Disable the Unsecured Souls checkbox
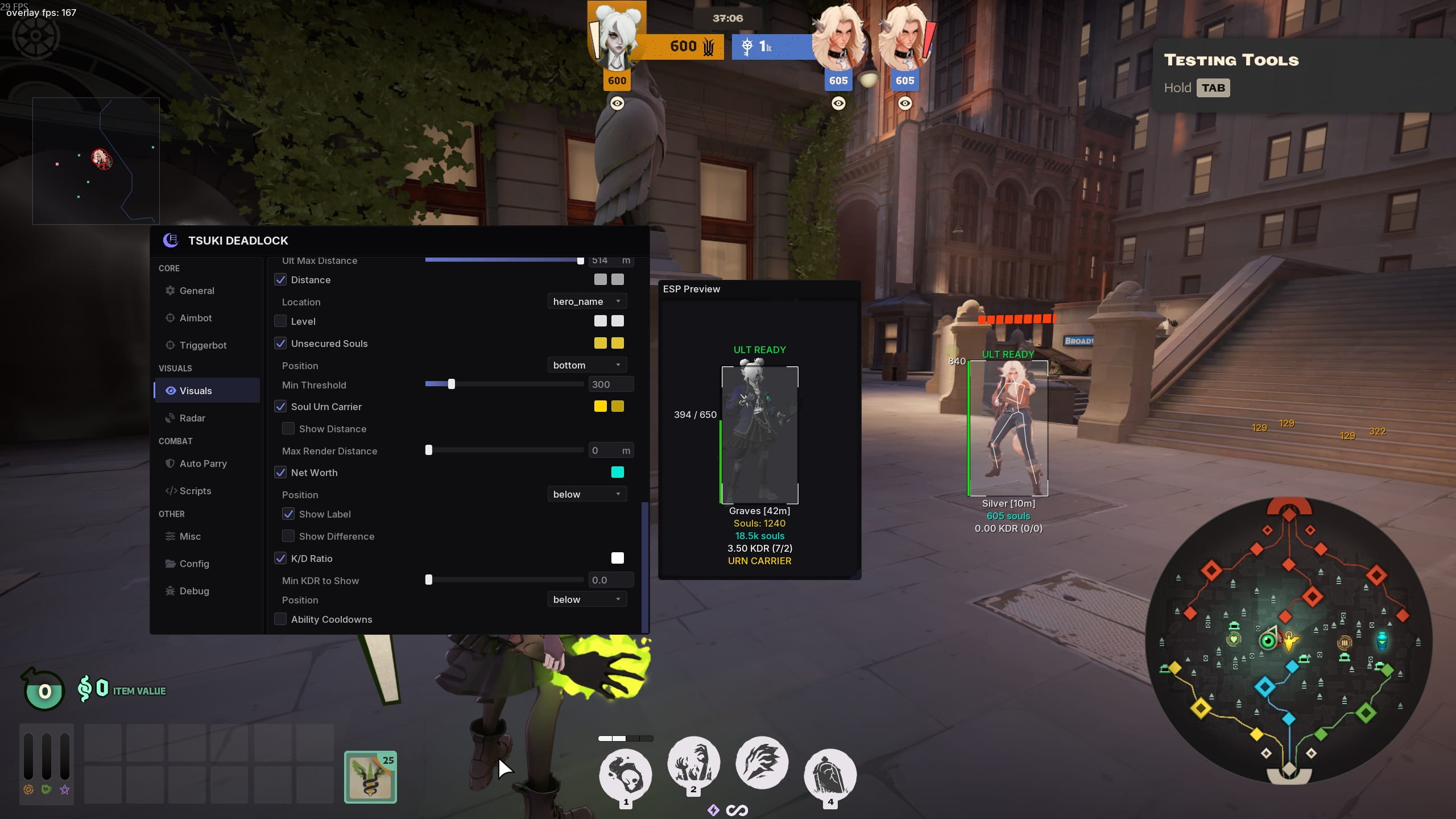The width and height of the screenshot is (1456, 819). click(x=281, y=343)
